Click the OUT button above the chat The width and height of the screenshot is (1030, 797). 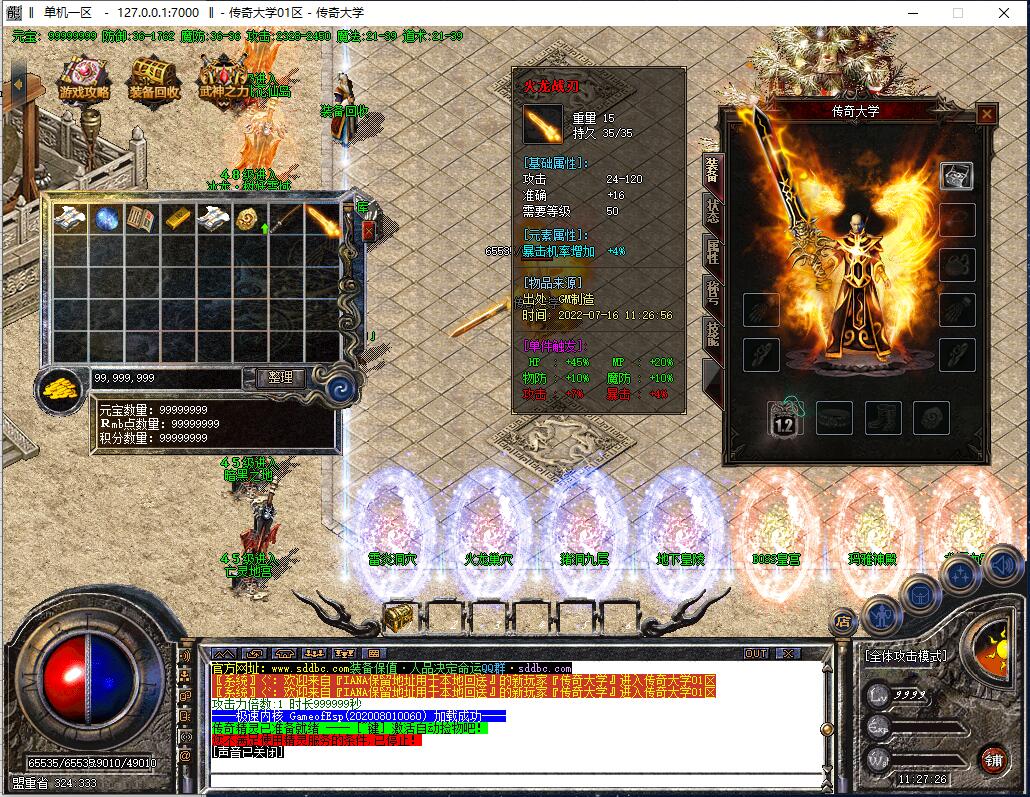click(x=757, y=654)
